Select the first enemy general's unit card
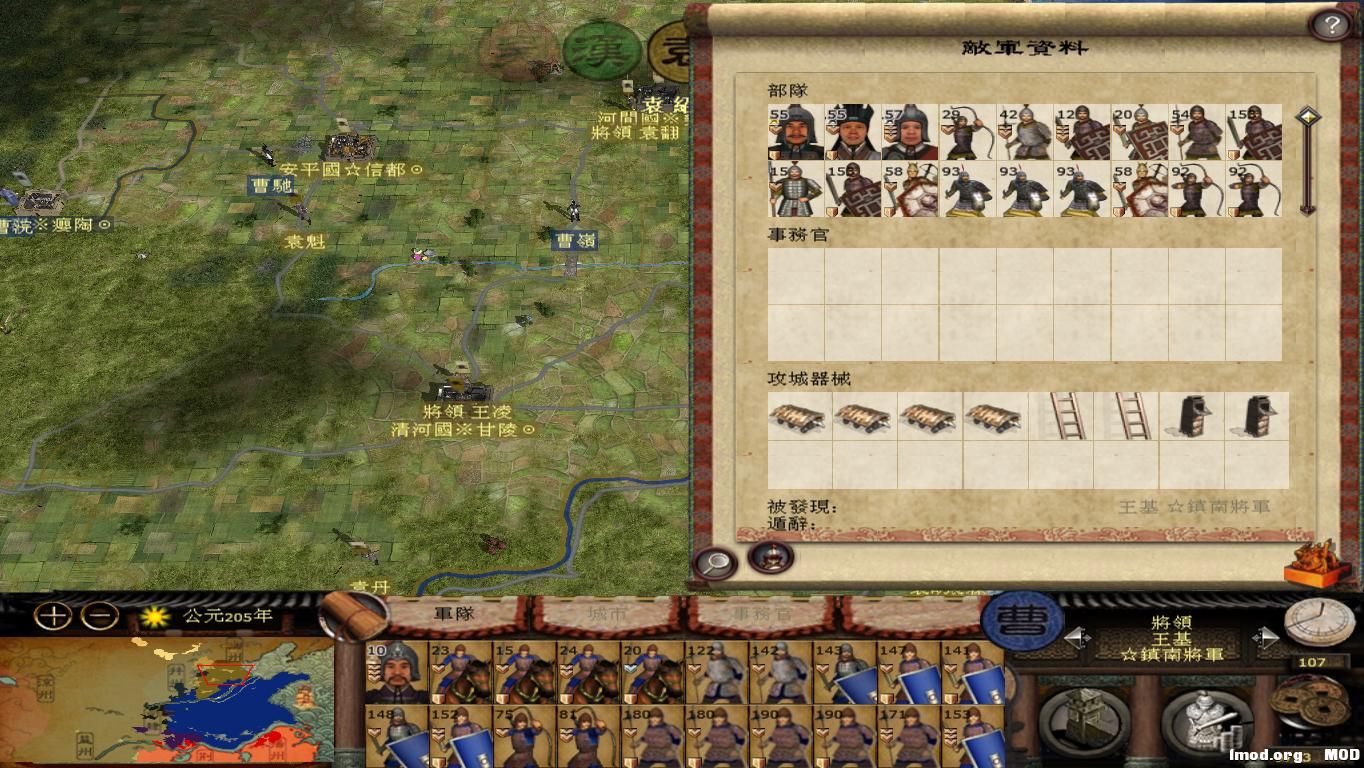The image size is (1364, 768). coord(797,133)
